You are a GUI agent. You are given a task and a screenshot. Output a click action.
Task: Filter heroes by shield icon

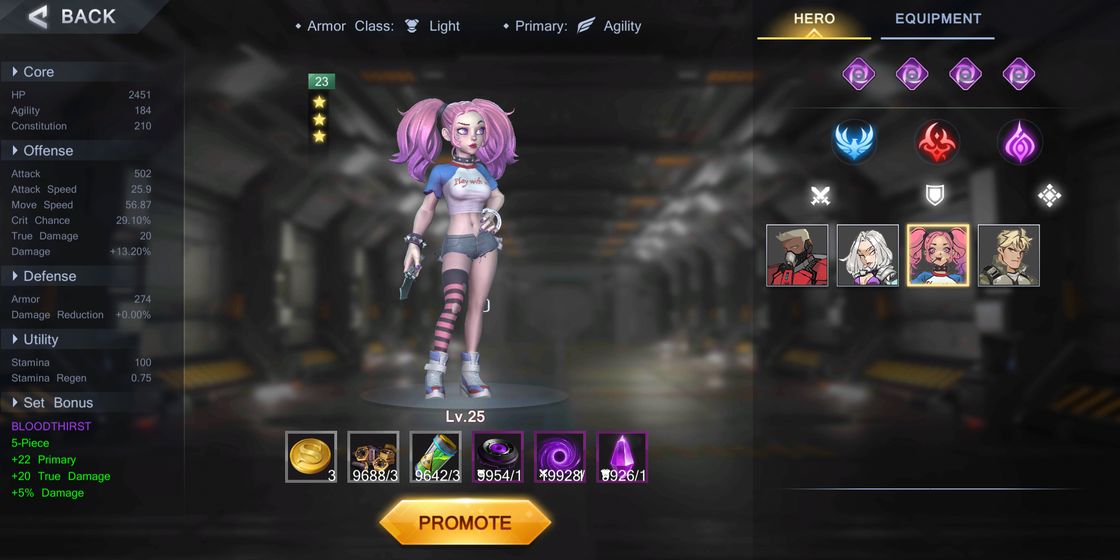pyautogui.click(x=934, y=196)
